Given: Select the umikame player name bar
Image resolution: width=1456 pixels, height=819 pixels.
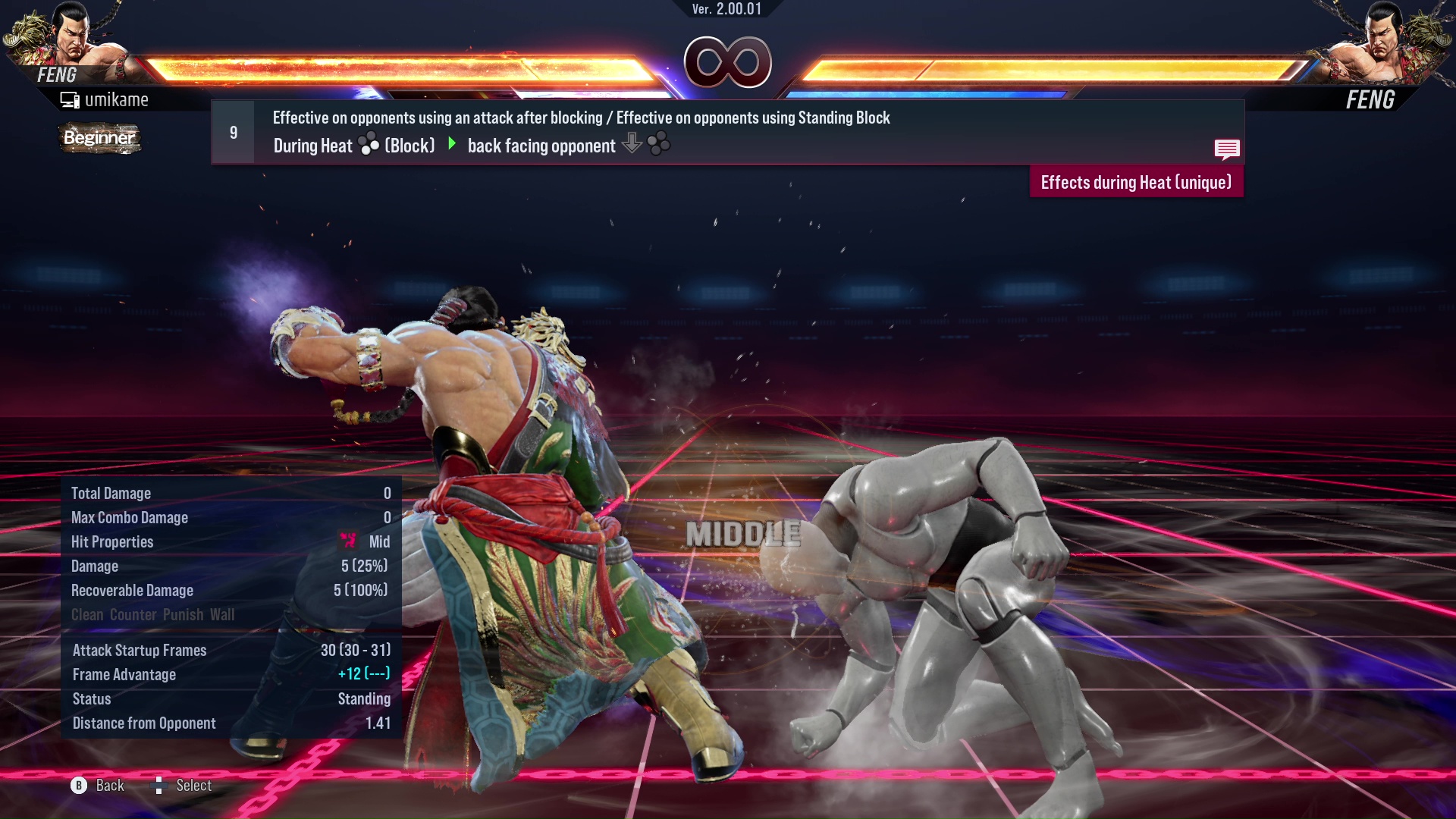Looking at the screenshot, I should (118, 99).
